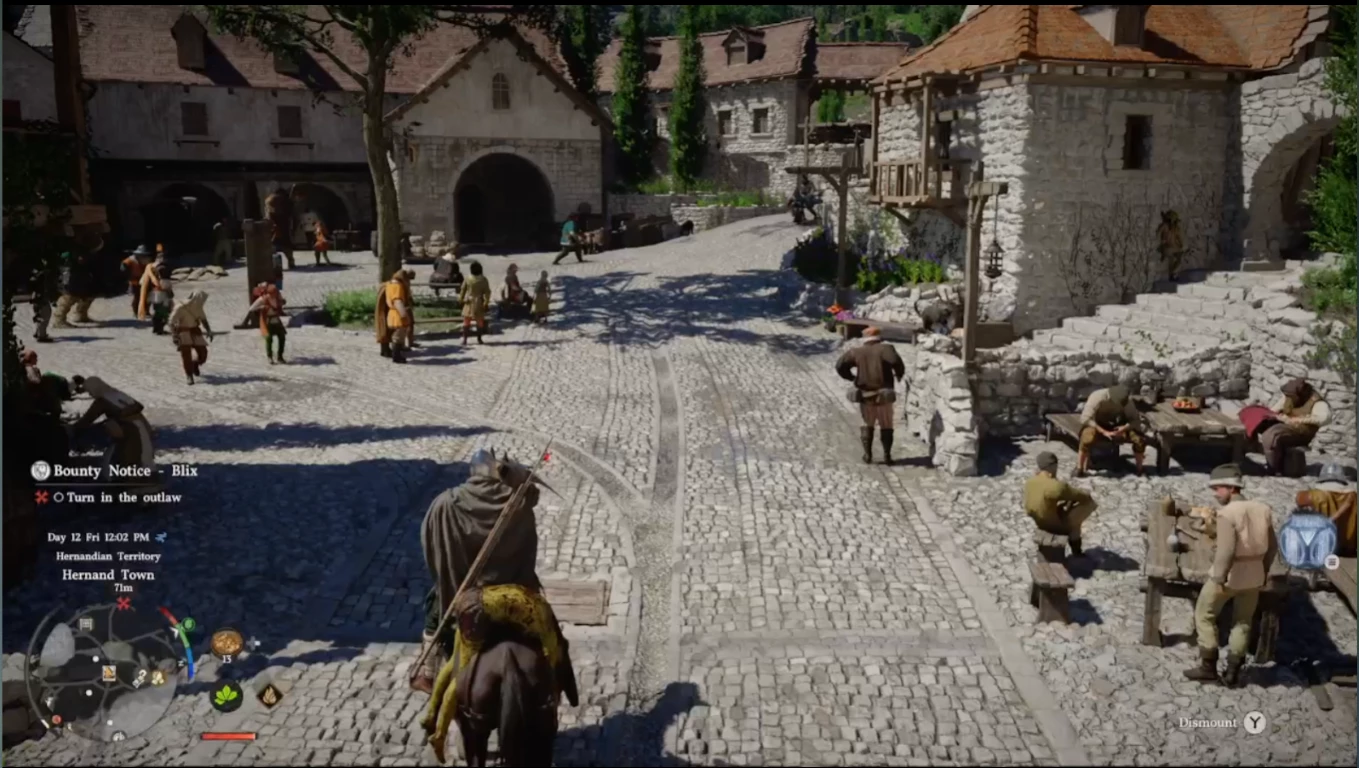
Task: Select the Turn in the outlaw objective
Action: click(124, 497)
